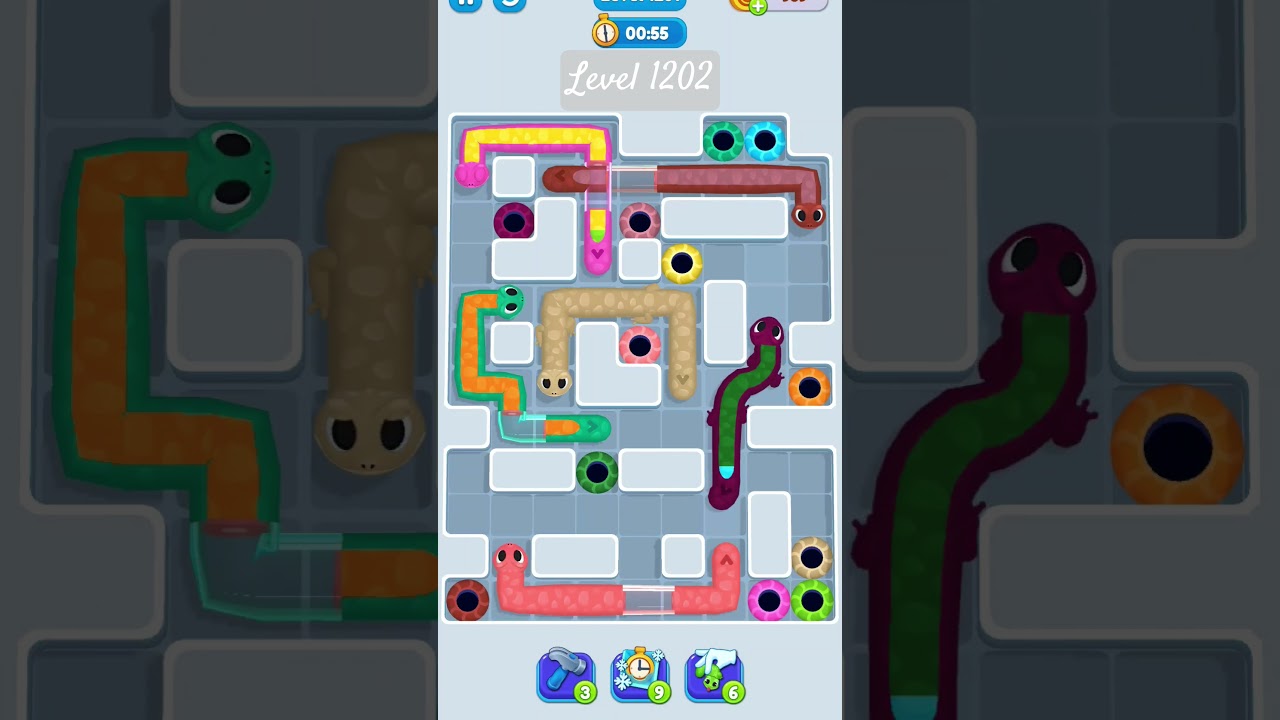
Task: Tap the magenta hole at the bottom right
Action: click(x=768, y=600)
